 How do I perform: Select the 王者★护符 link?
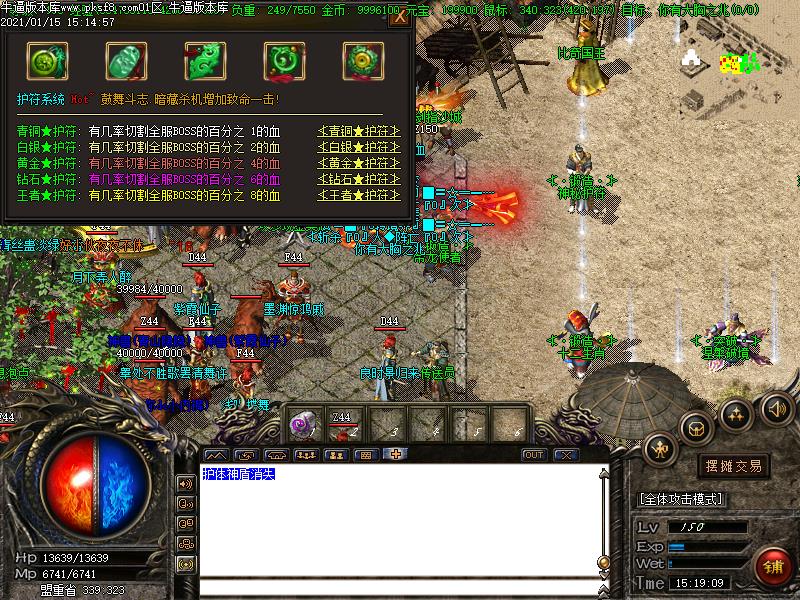tap(358, 195)
